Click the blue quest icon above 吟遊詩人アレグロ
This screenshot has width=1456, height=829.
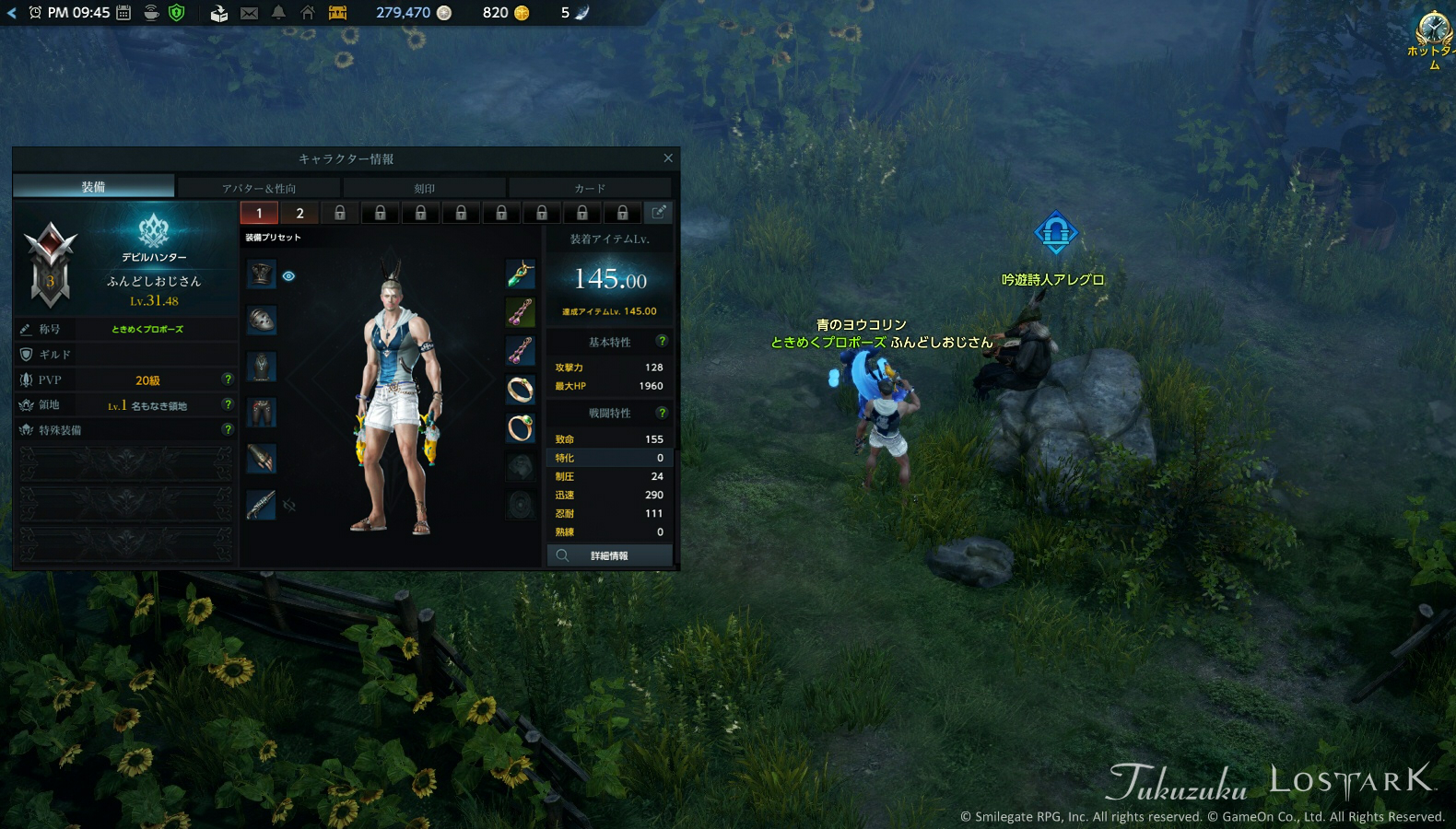(x=1056, y=233)
